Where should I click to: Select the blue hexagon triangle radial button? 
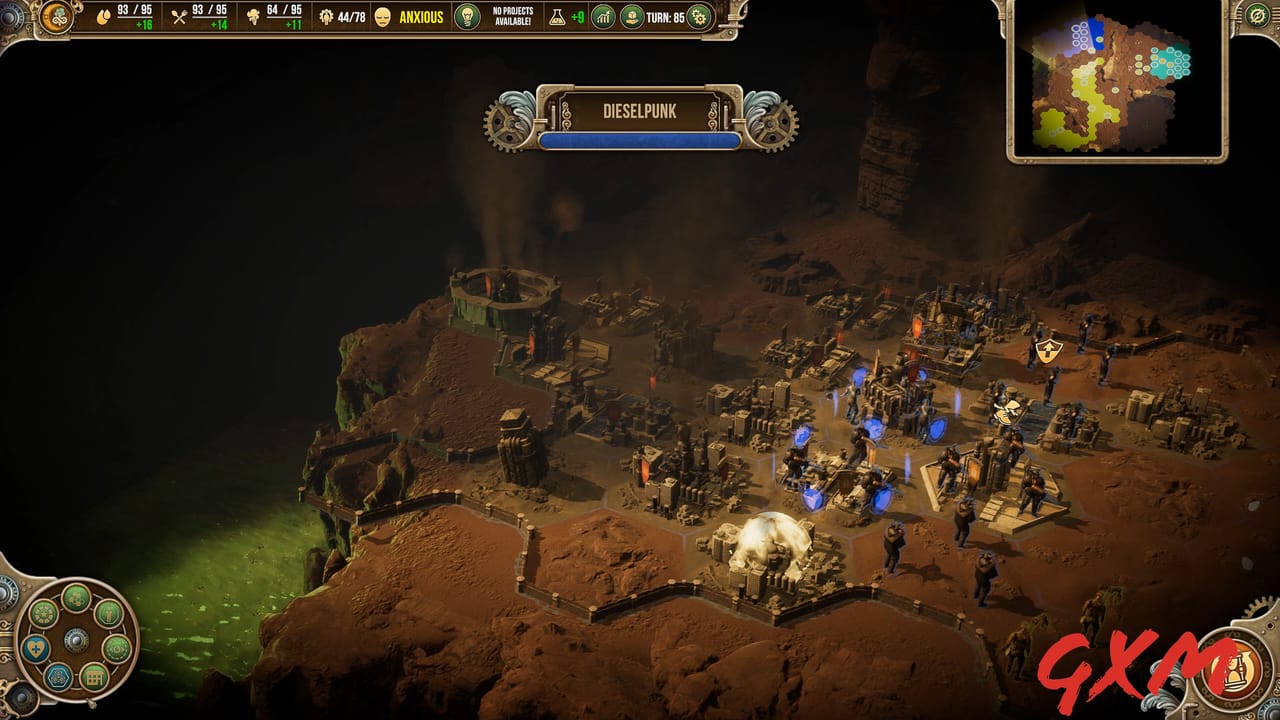click(58, 677)
